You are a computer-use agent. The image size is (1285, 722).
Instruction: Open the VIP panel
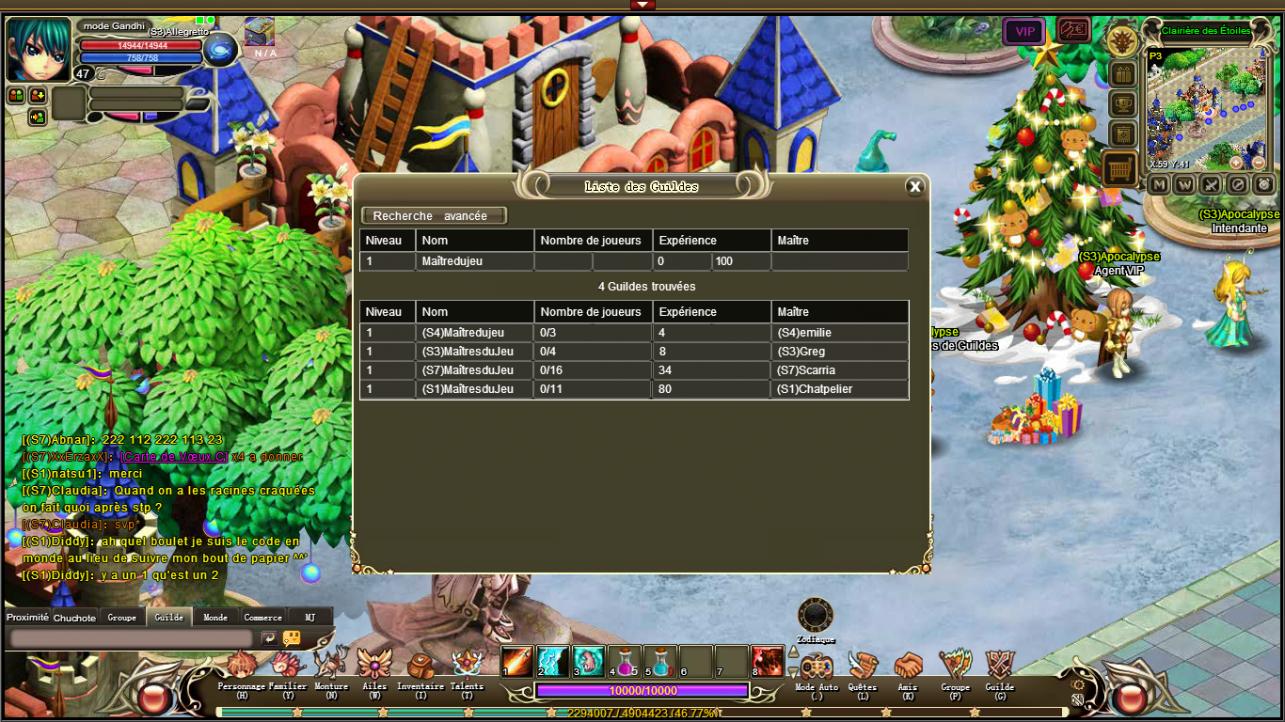[x=1024, y=32]
